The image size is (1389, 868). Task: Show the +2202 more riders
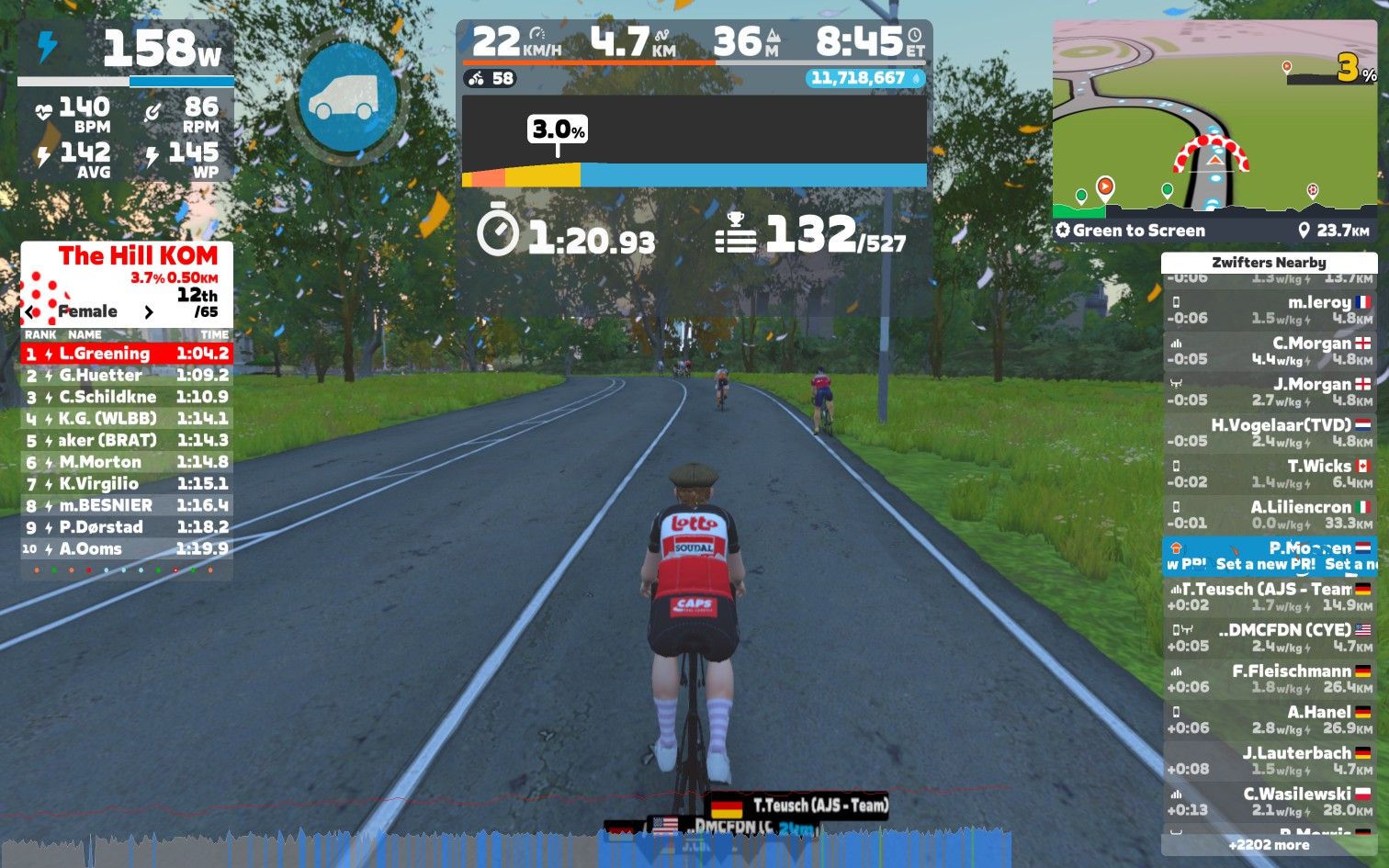click(x=1270, y=845)
